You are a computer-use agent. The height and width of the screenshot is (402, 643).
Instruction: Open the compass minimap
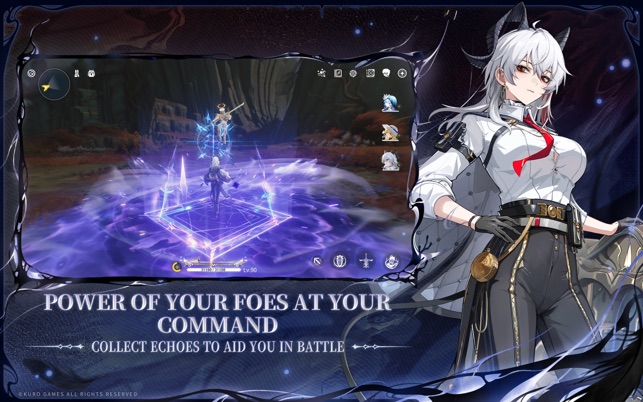[x=54, y=84]
